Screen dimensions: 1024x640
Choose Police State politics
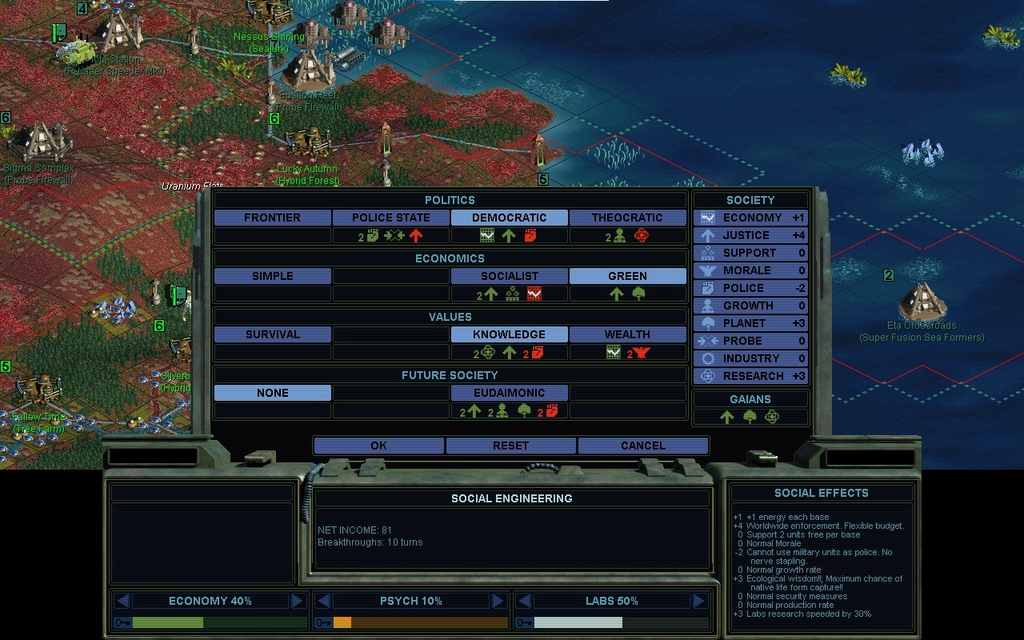pos(391,217)
